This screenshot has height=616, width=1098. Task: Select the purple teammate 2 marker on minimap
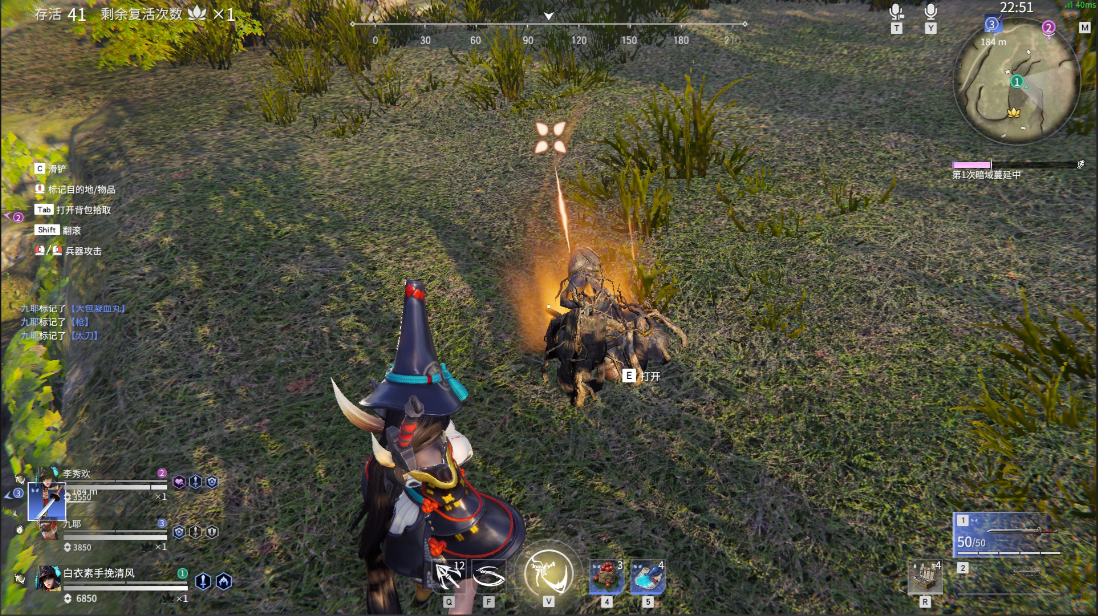[x=1049, y=28]
